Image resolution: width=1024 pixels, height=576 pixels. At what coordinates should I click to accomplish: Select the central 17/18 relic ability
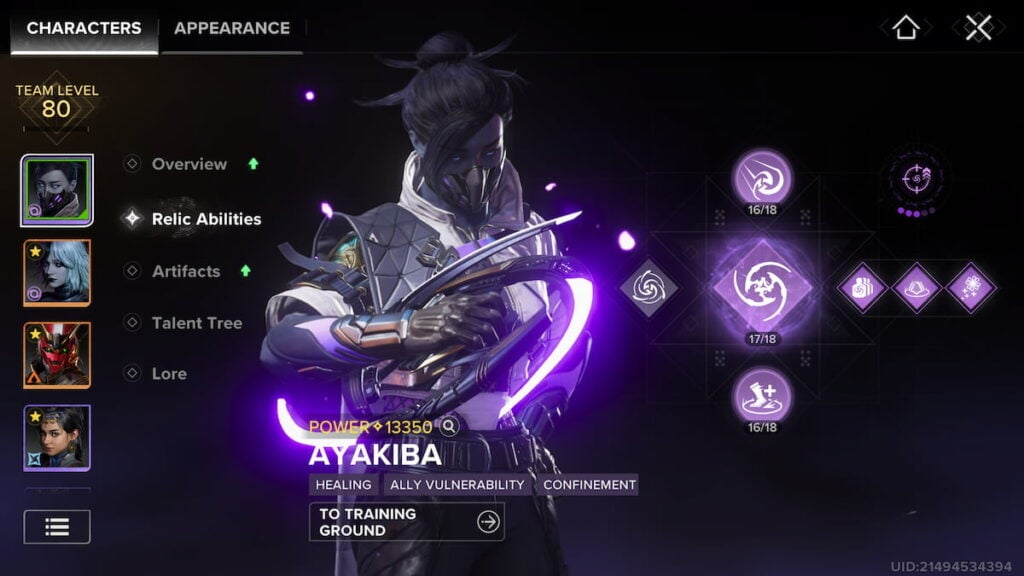click(x=762, y=286)
